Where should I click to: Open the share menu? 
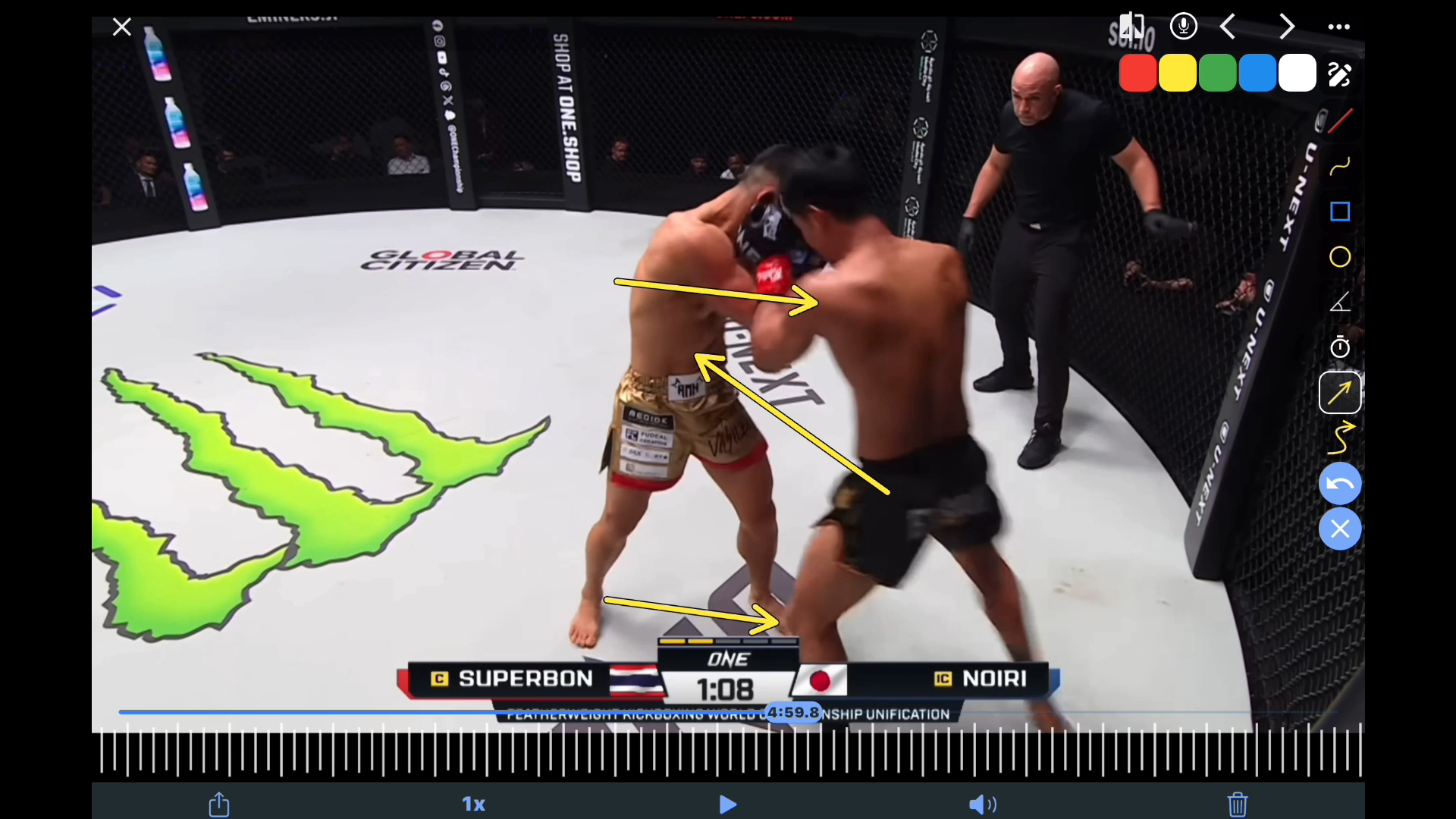219,804
